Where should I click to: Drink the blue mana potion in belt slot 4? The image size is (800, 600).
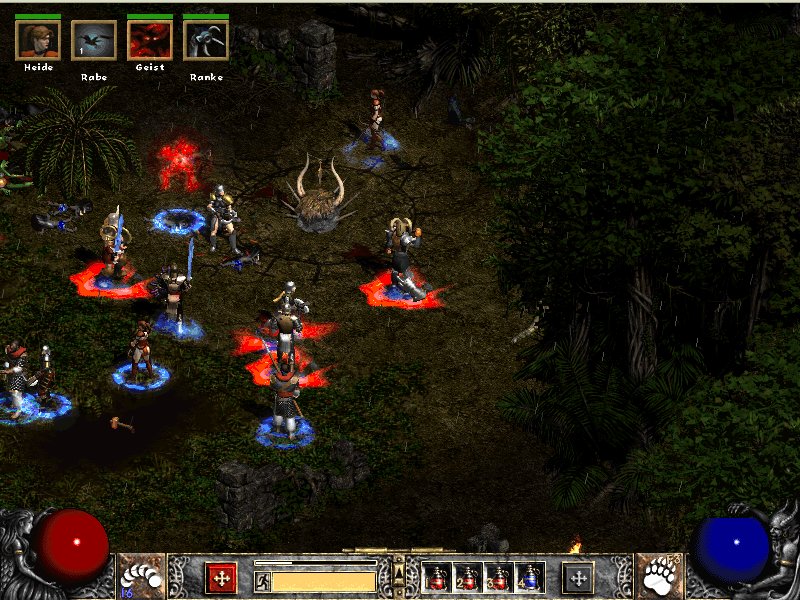pyautogui.click(x=529, y=577)
